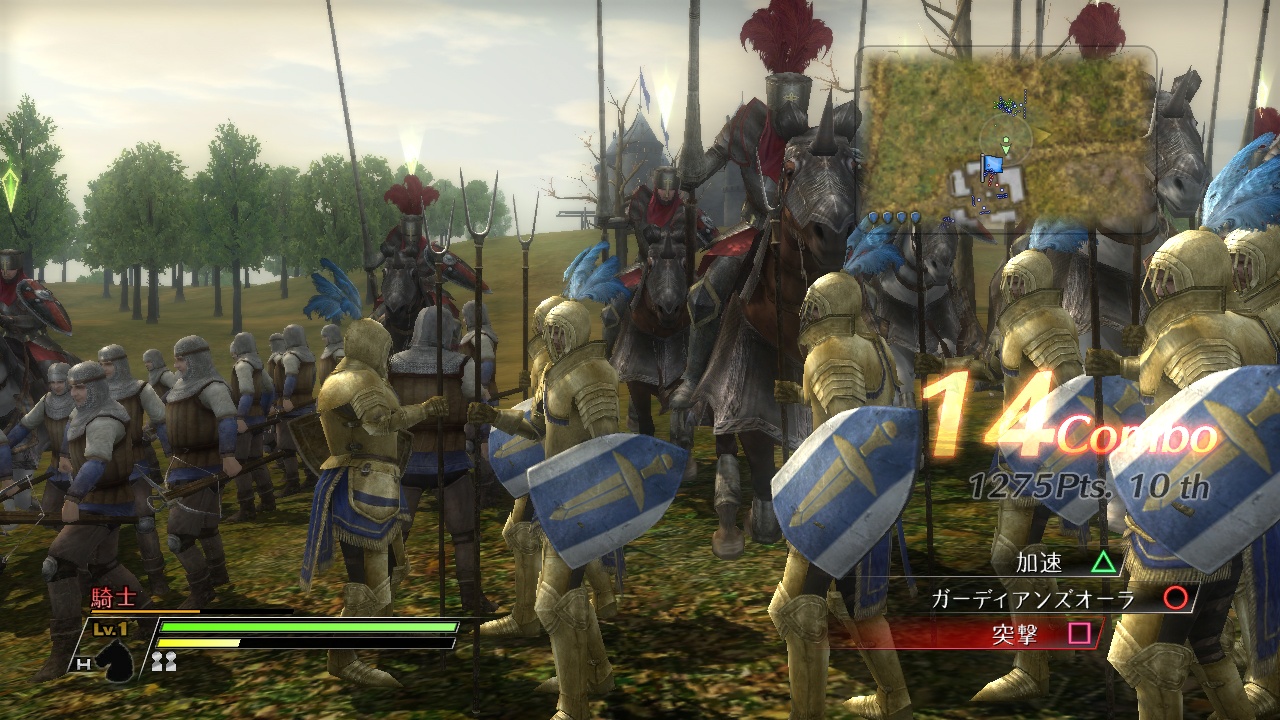
Task: Expand the minimap in the corner
Action: [x=1005, y=140]
